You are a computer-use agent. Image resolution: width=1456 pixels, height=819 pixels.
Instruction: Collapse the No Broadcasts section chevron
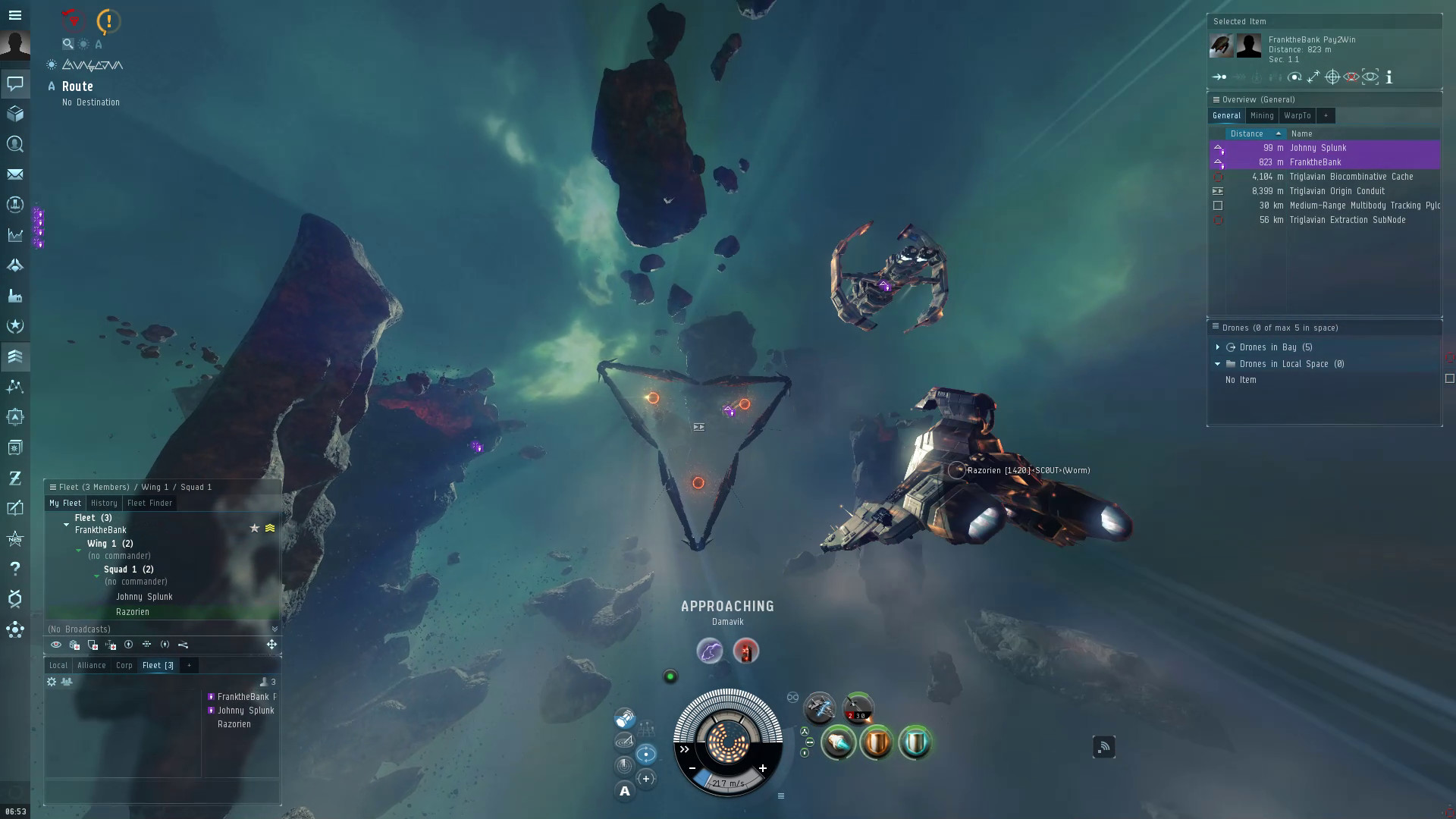point(274,629)
